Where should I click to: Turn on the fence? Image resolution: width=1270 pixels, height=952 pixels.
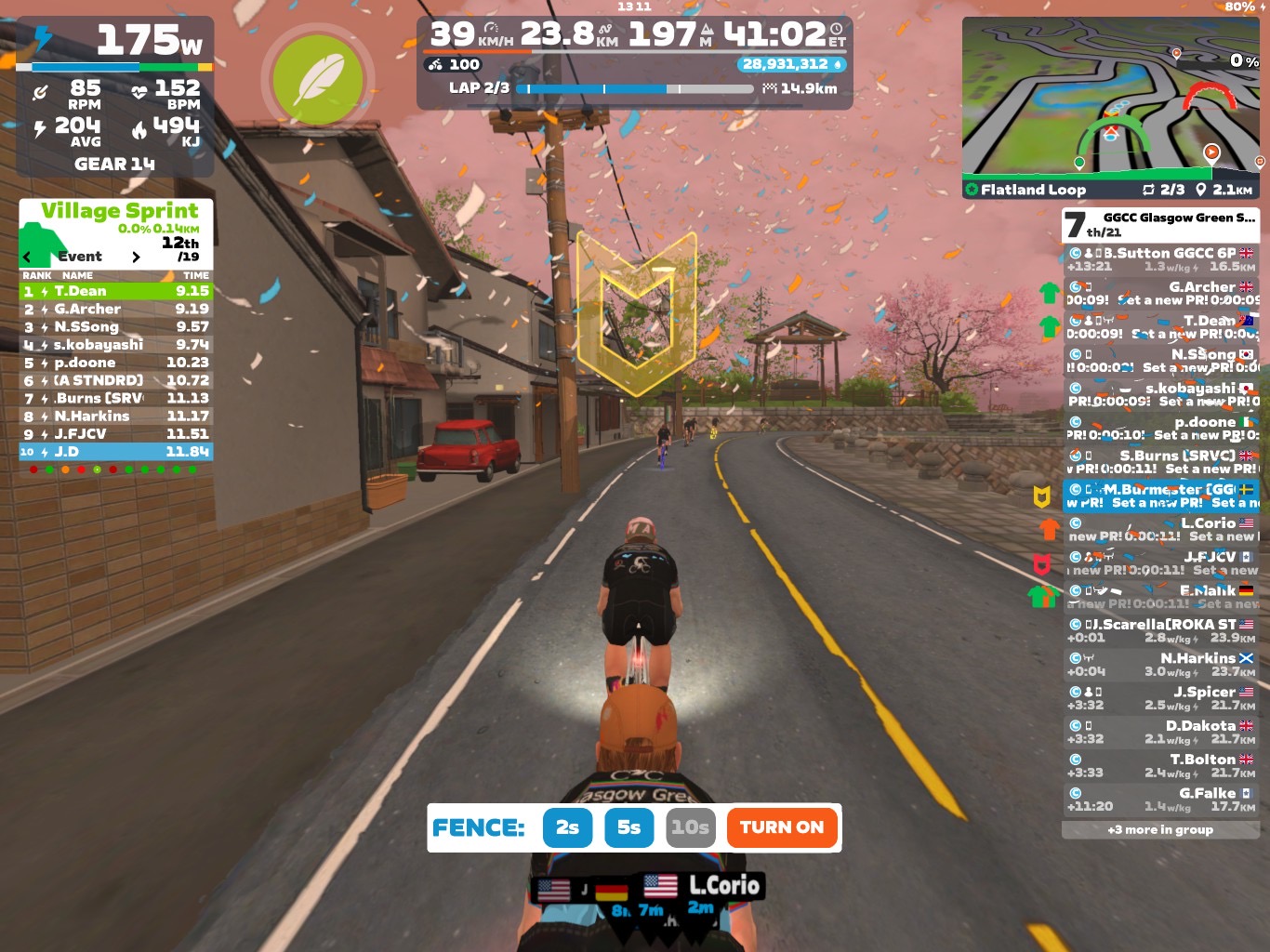781,827
